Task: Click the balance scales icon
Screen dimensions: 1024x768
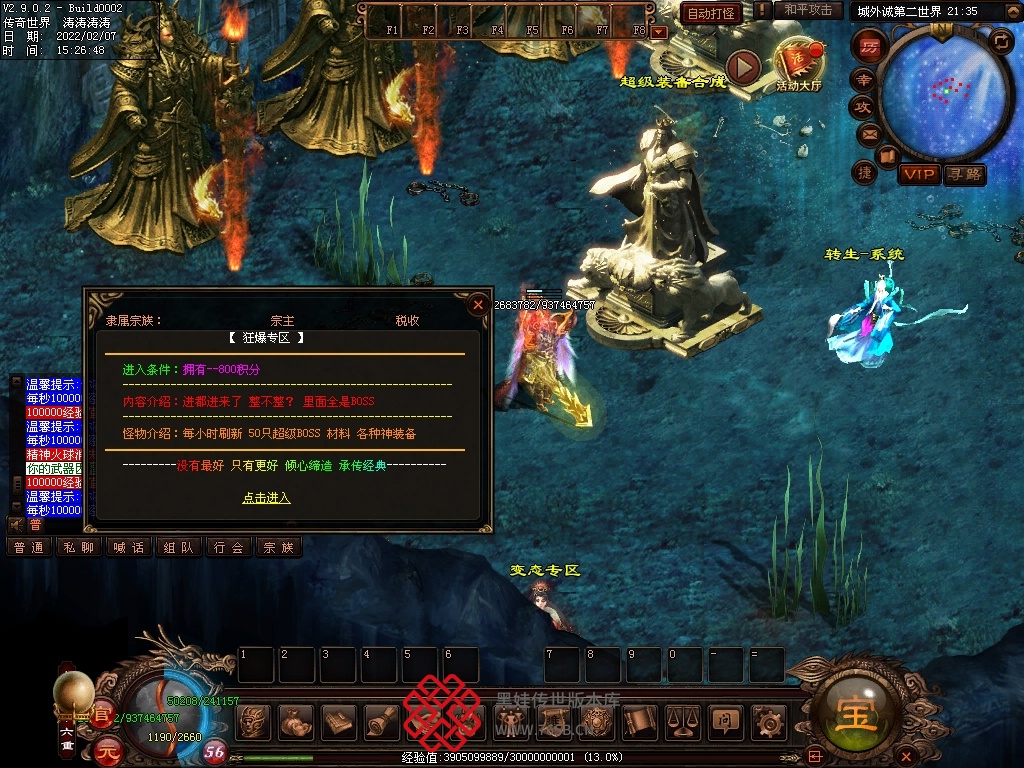Action: [682, 720]
